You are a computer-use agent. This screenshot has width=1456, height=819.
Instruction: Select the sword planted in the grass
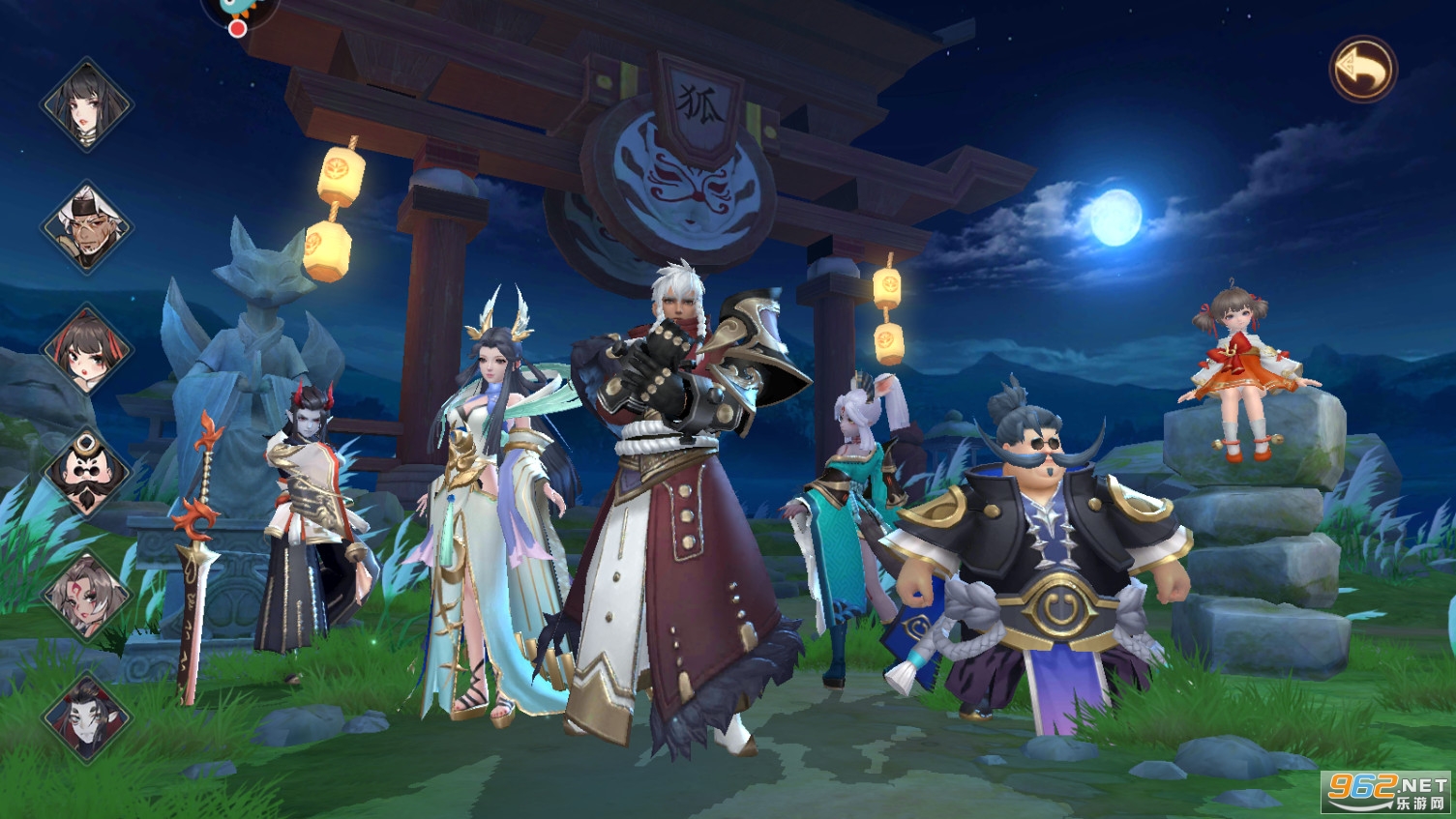click(198, 551)
